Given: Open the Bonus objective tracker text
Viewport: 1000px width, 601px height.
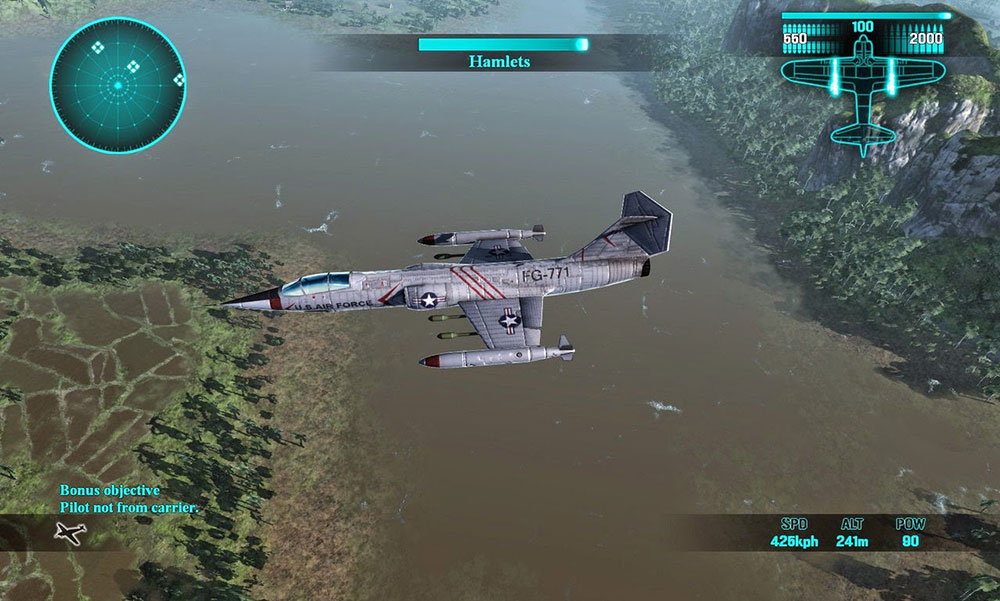Looking at the screenshot, I should [129, 499].
